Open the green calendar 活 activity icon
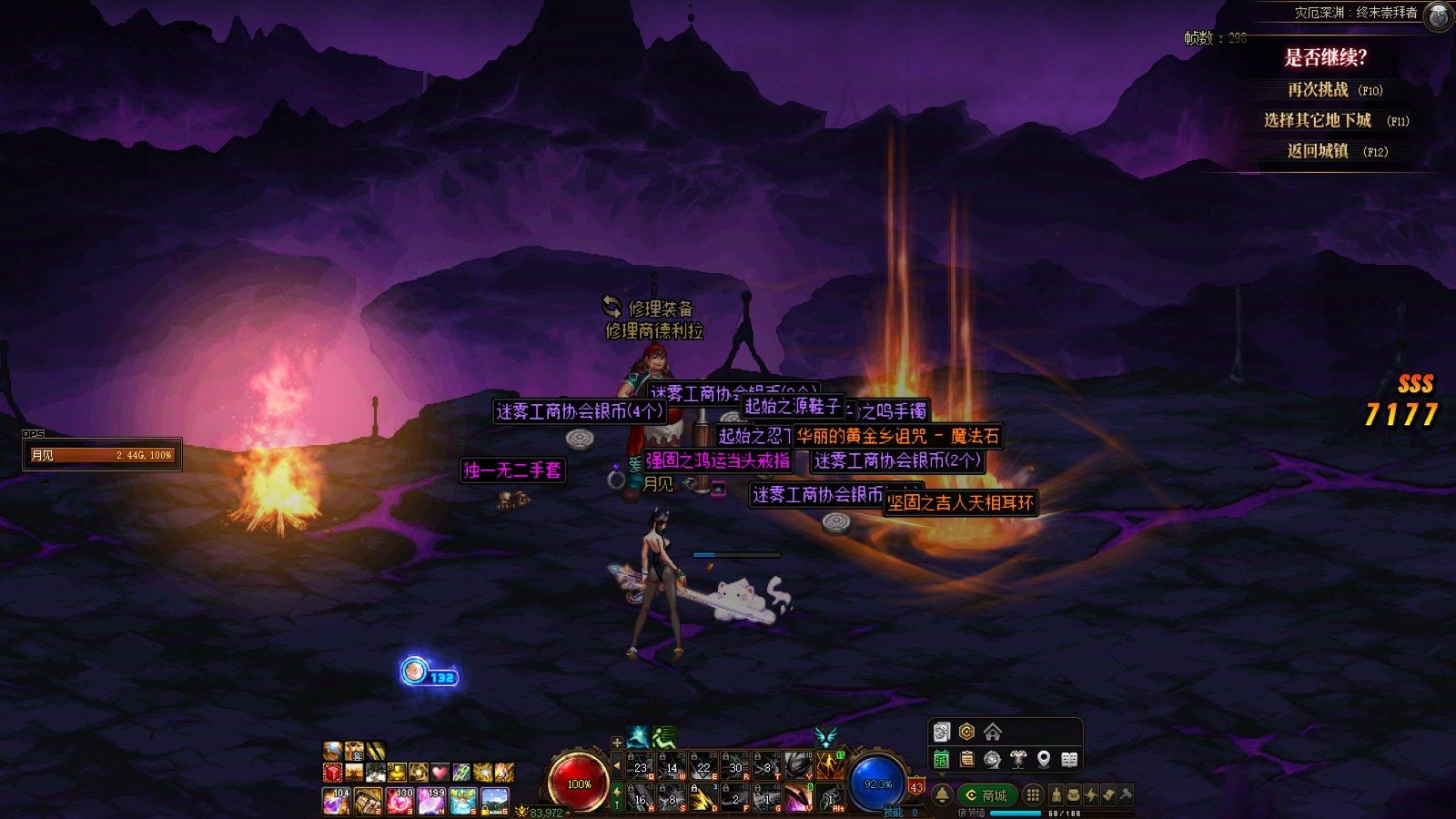This screenshot has height=819, width=1456. (x=942, y=759)
